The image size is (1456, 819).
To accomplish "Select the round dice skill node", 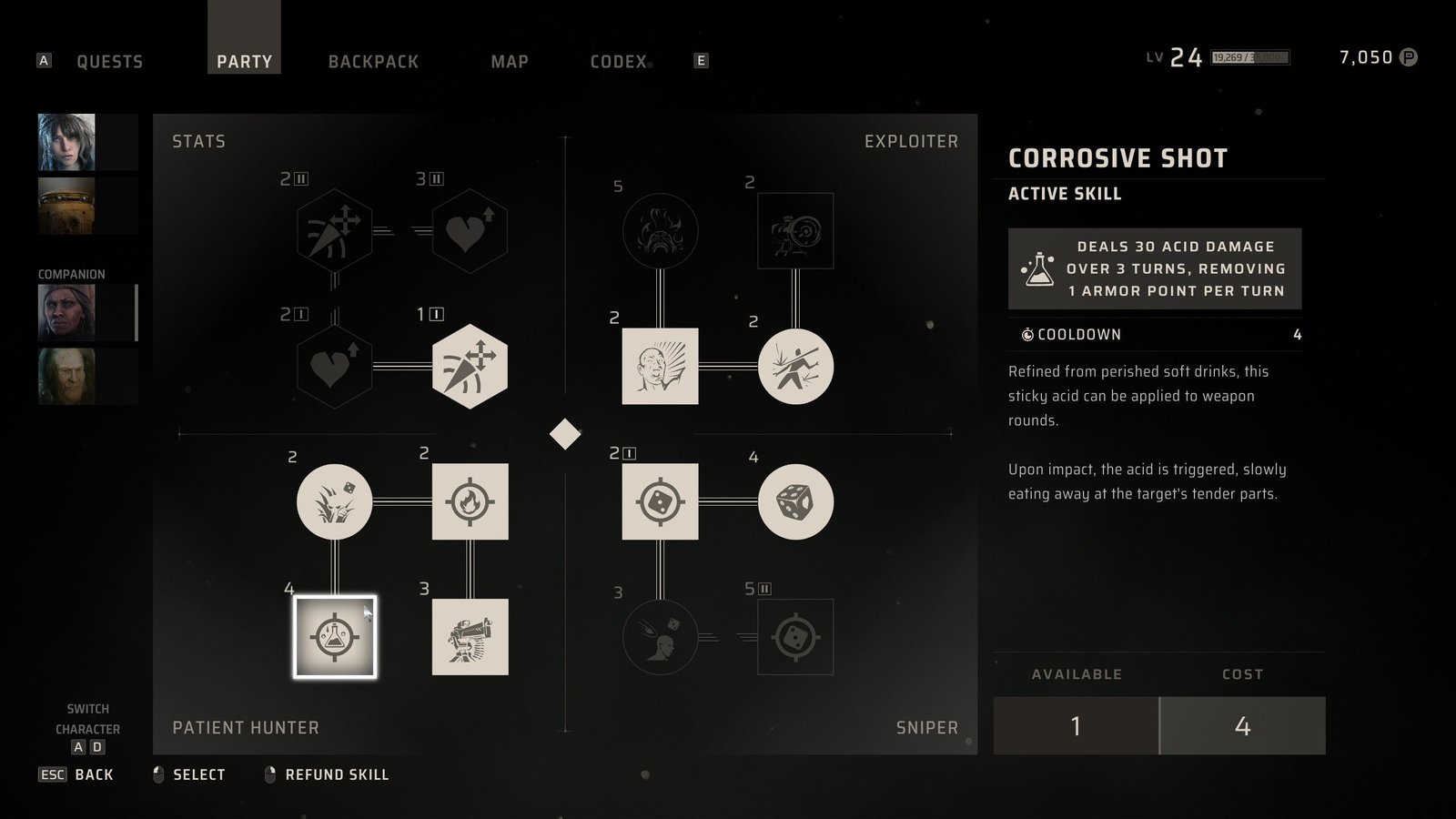I will coord(795,501).
